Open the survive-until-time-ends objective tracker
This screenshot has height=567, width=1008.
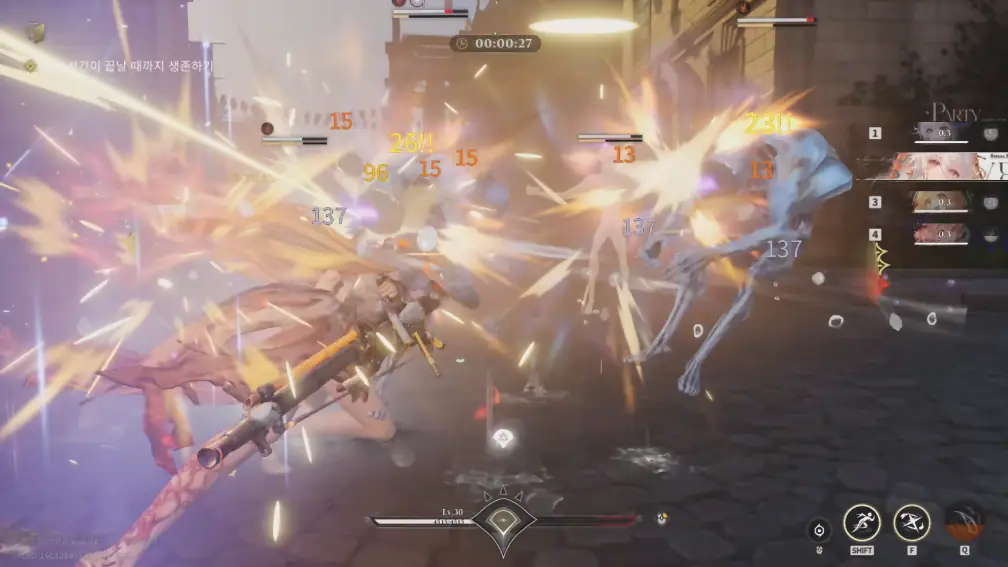pyautogui.click(x=120, y=65)
